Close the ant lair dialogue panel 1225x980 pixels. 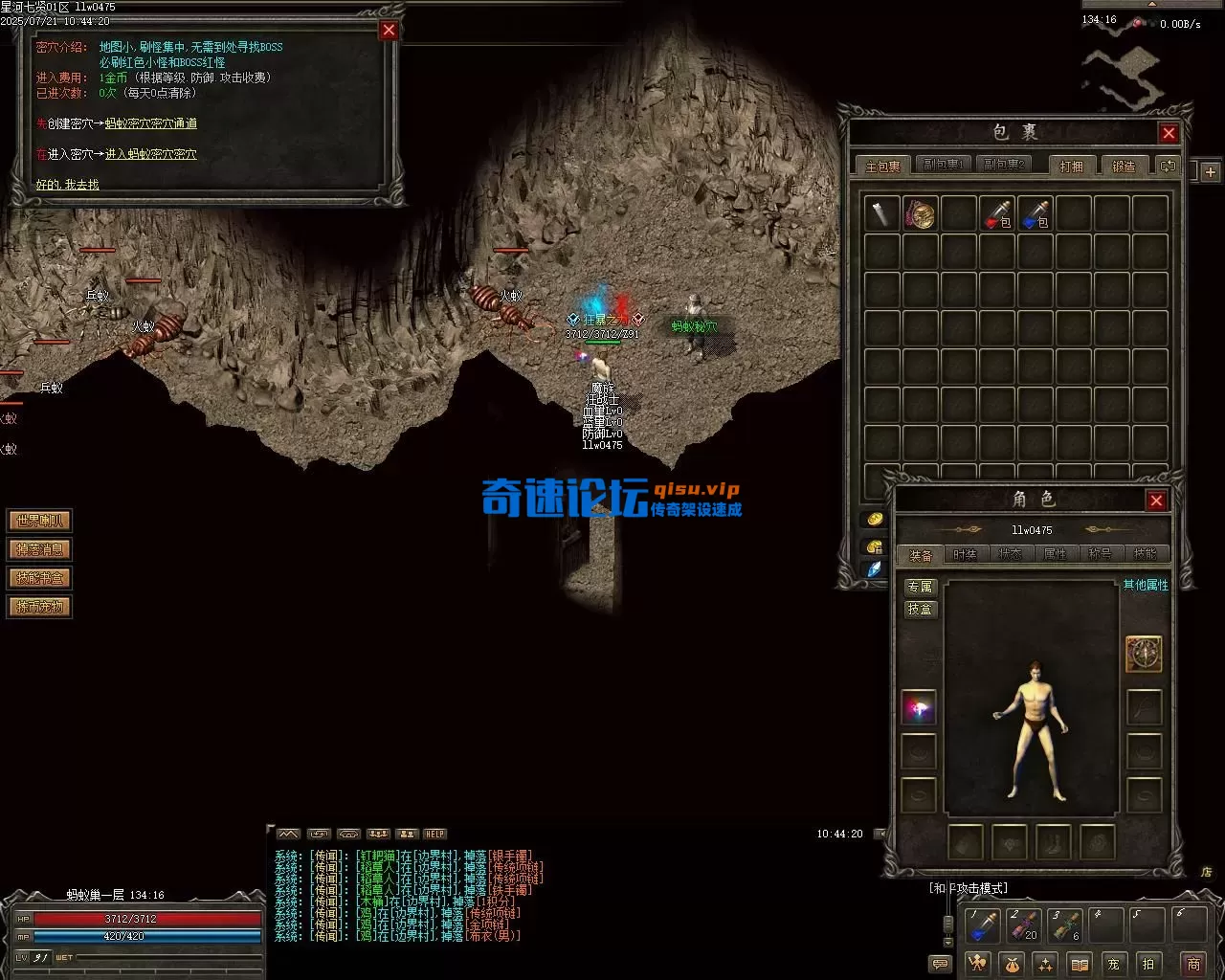point(389,31)
